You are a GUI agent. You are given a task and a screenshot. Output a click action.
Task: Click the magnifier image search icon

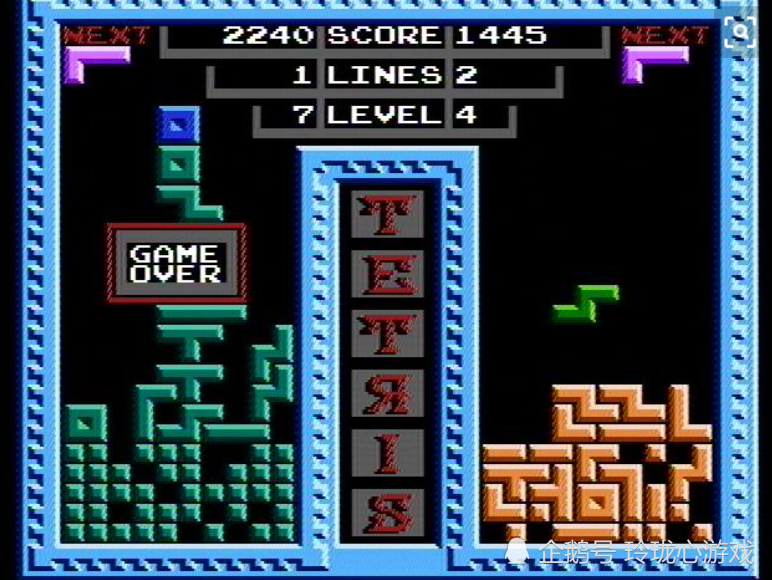(x=740, y=32)
